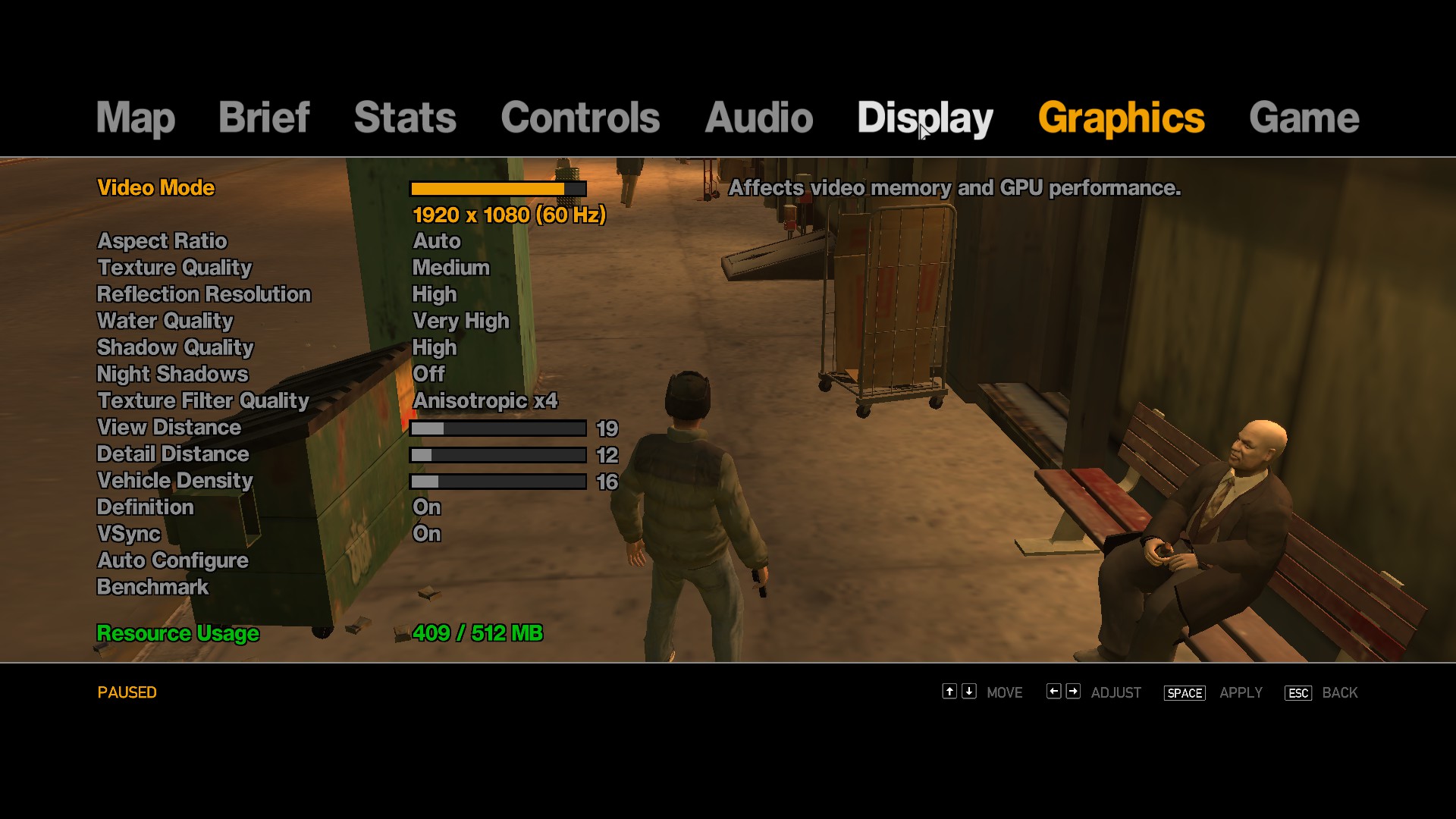This screenshot has width=1456, height=819.
Task: Select the Reflection Resolution row
Action: pyautogui.click(x=204, y=294)
